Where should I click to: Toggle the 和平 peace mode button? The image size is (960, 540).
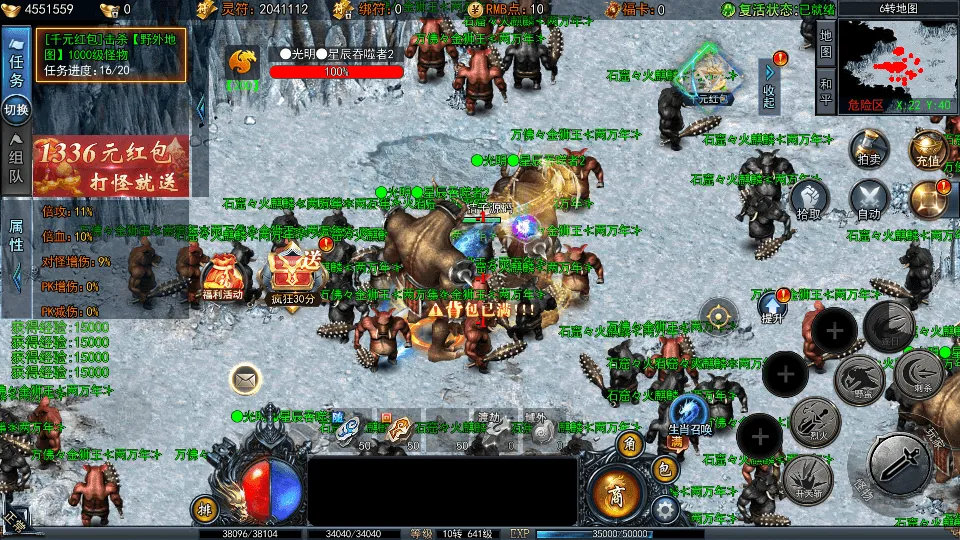click(825, 91)
